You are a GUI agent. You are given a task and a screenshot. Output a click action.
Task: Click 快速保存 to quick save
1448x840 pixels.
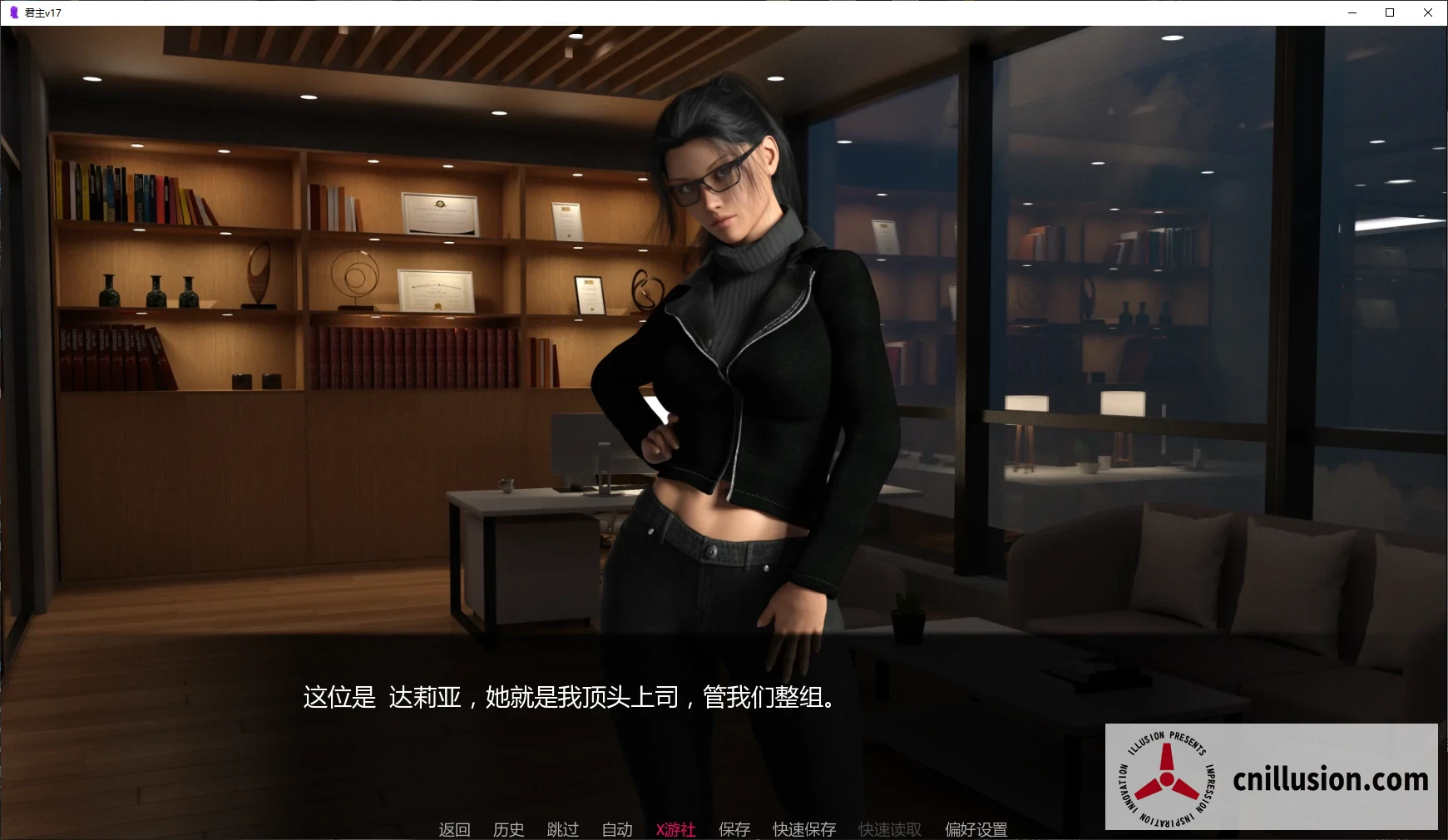803,829
